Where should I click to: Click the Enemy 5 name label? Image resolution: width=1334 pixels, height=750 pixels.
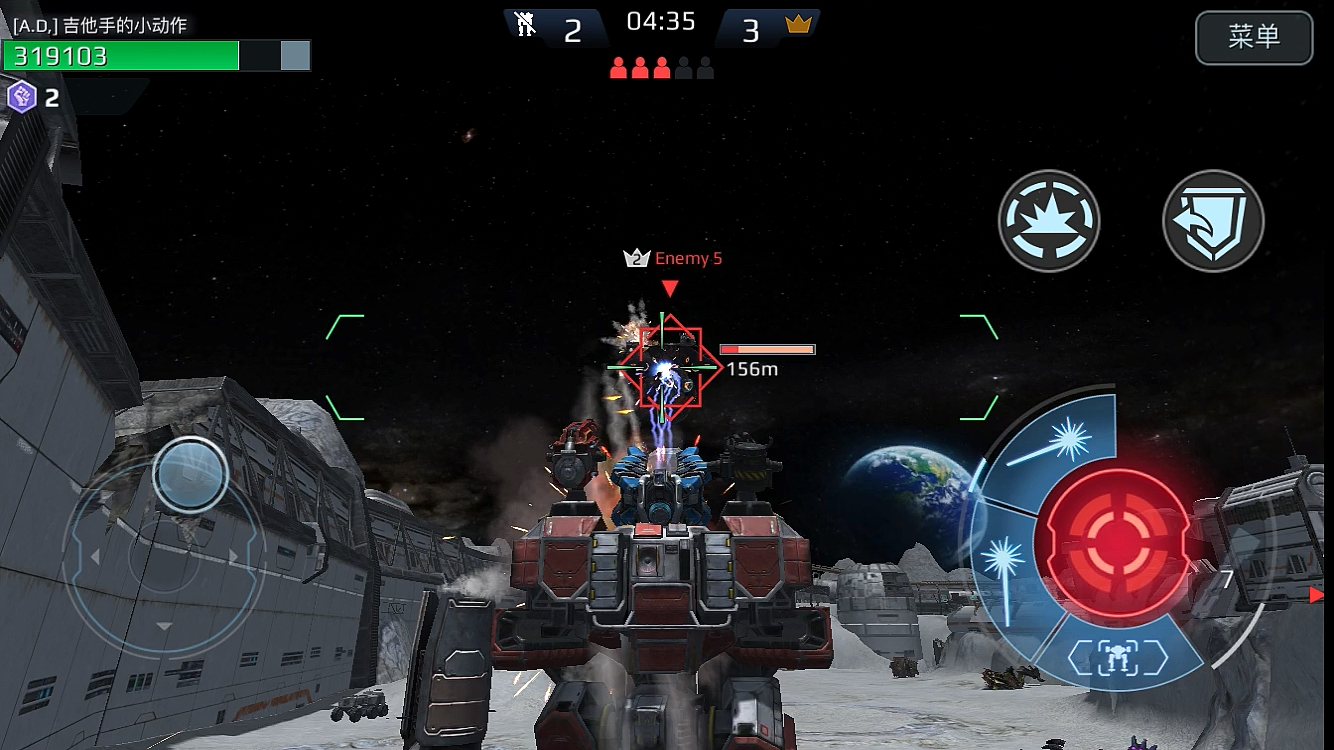click(x=688, y=258)
